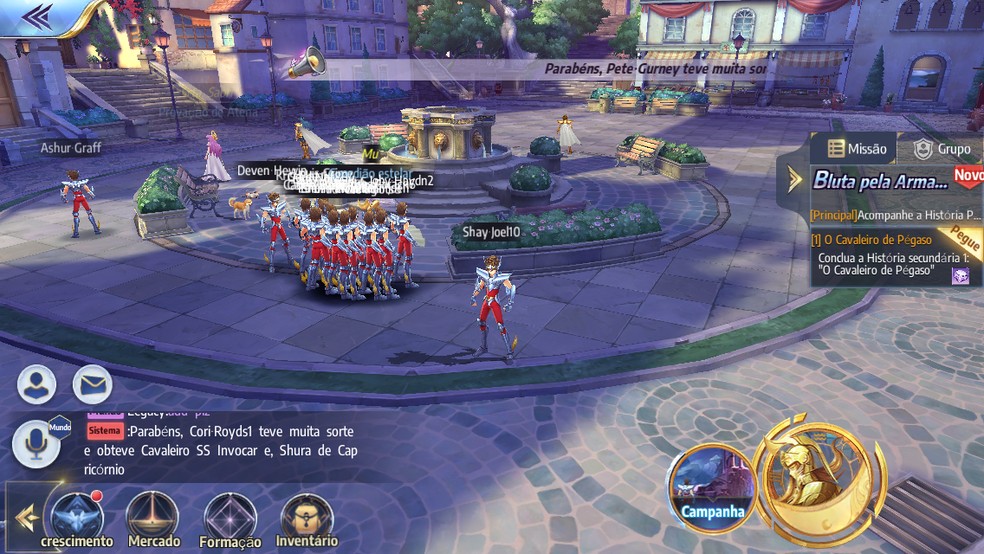Open the Missão tab
This screenshot has height=554, width=984.
click(856, 148)
